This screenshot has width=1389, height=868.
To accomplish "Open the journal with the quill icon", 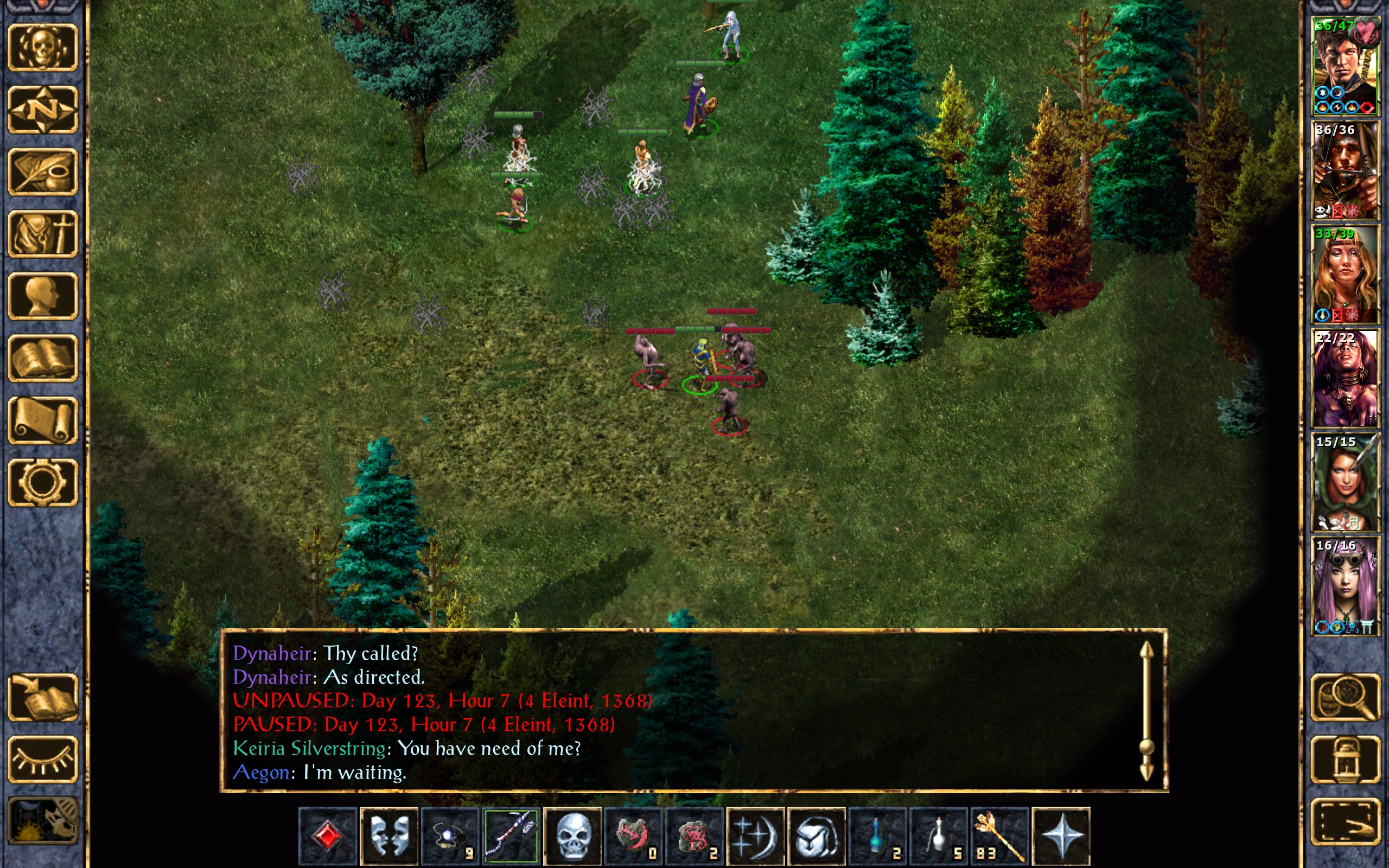I will click(43, 171).
